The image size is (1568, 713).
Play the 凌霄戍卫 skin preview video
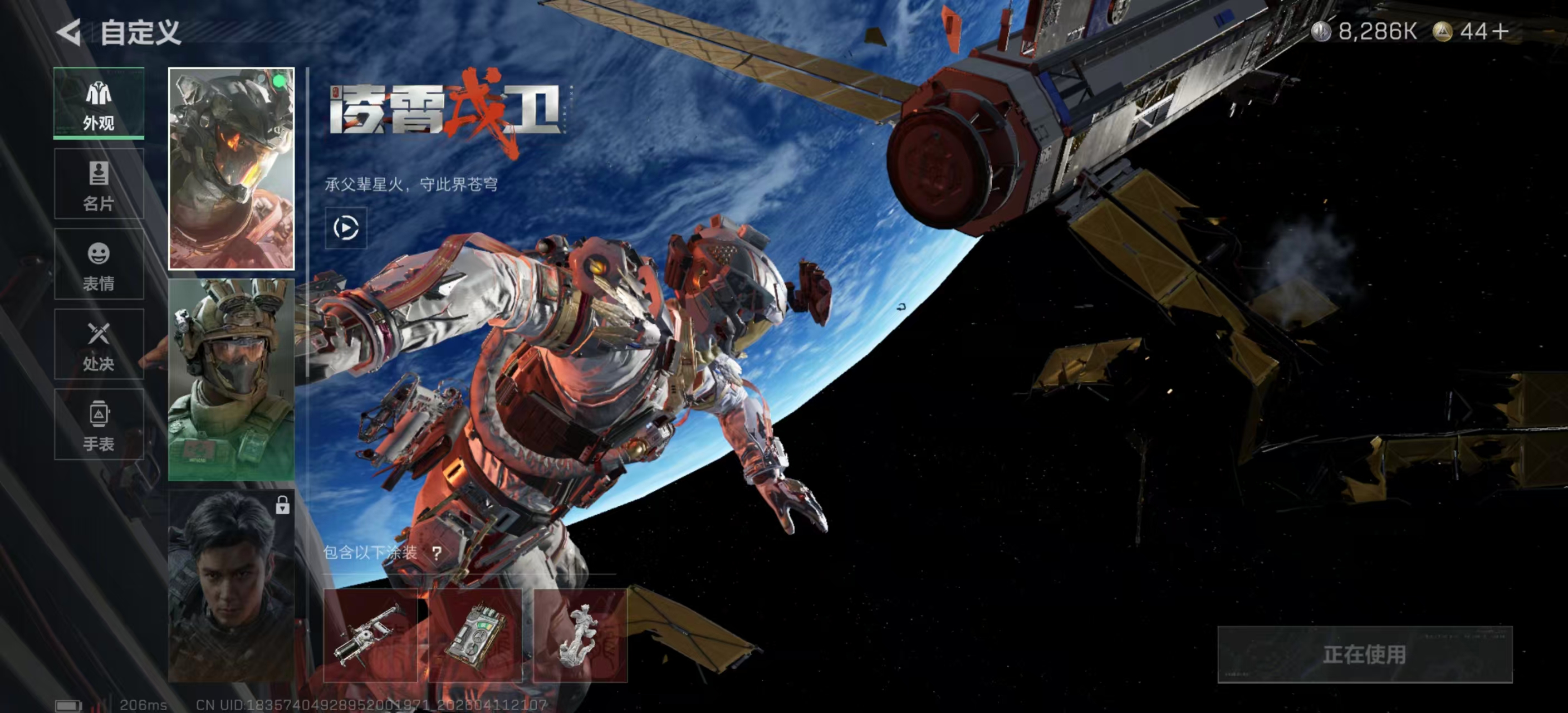click(346, 228)
